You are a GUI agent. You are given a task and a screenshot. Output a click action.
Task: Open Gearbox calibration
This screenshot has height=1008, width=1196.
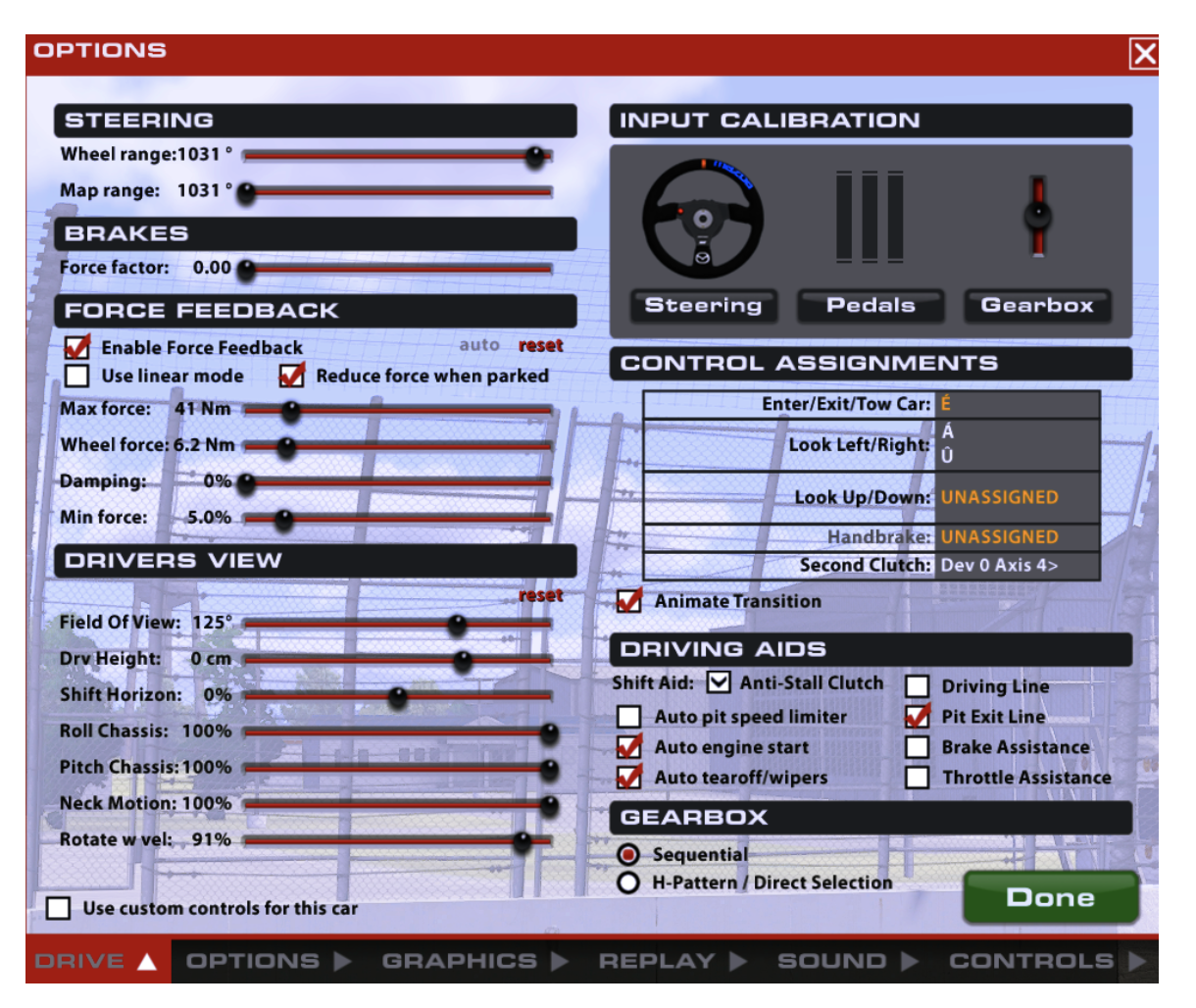(x=1037, y=305)
